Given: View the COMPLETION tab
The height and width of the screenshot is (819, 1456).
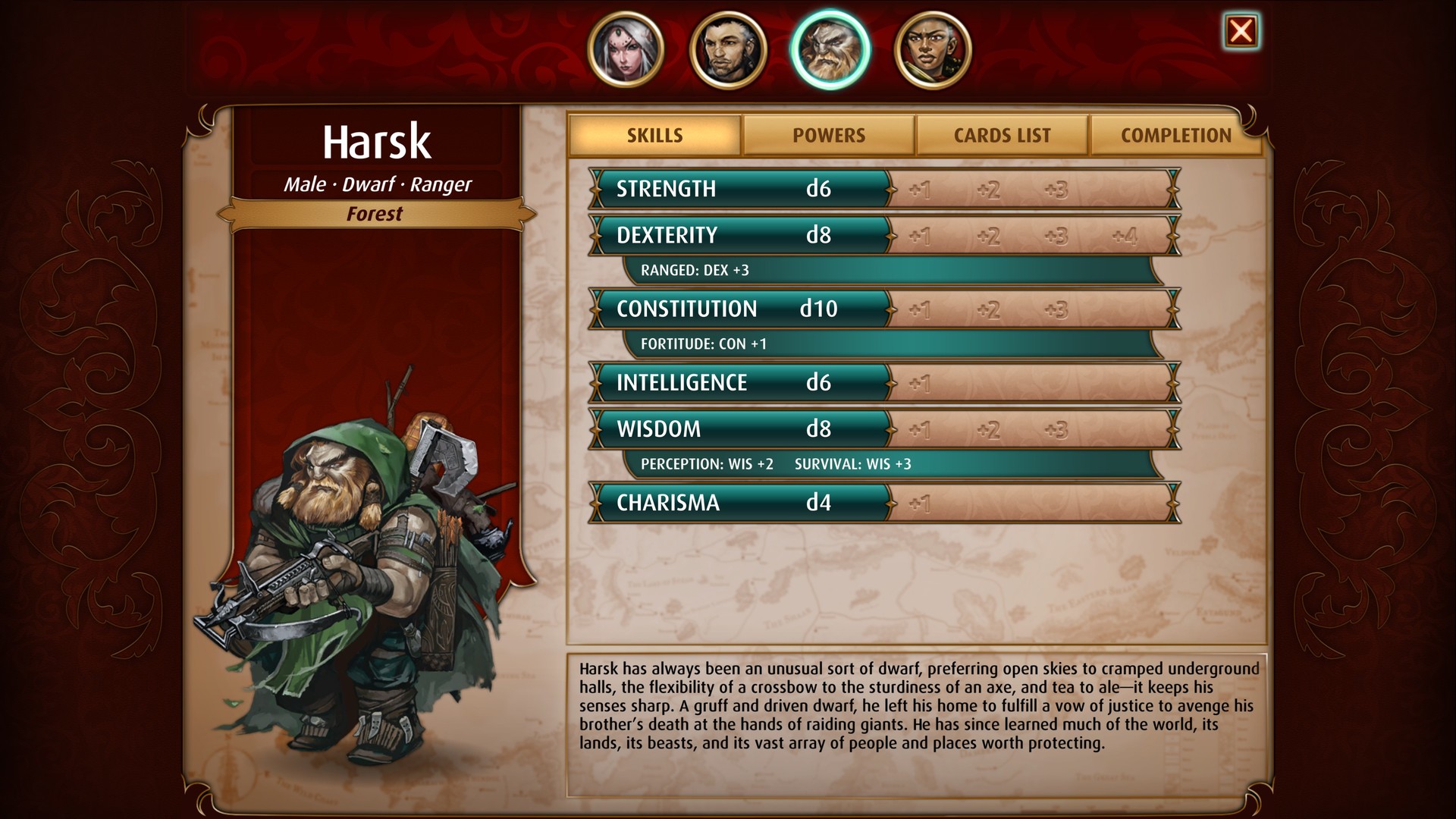Looking at the screenshot, I should click(1175, 135).
